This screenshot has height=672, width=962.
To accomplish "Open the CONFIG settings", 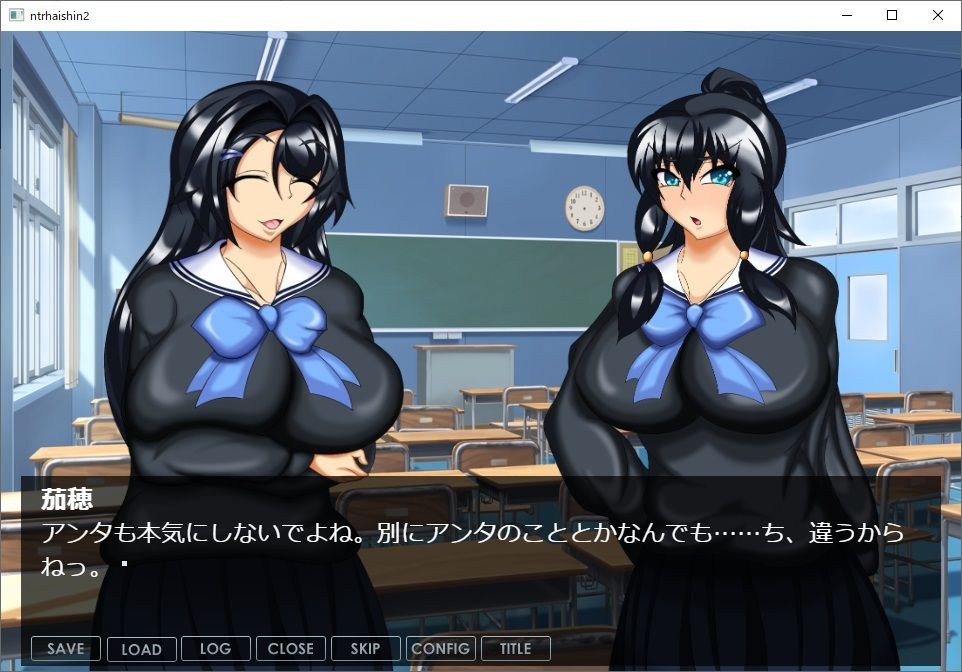I will (440, 649).
